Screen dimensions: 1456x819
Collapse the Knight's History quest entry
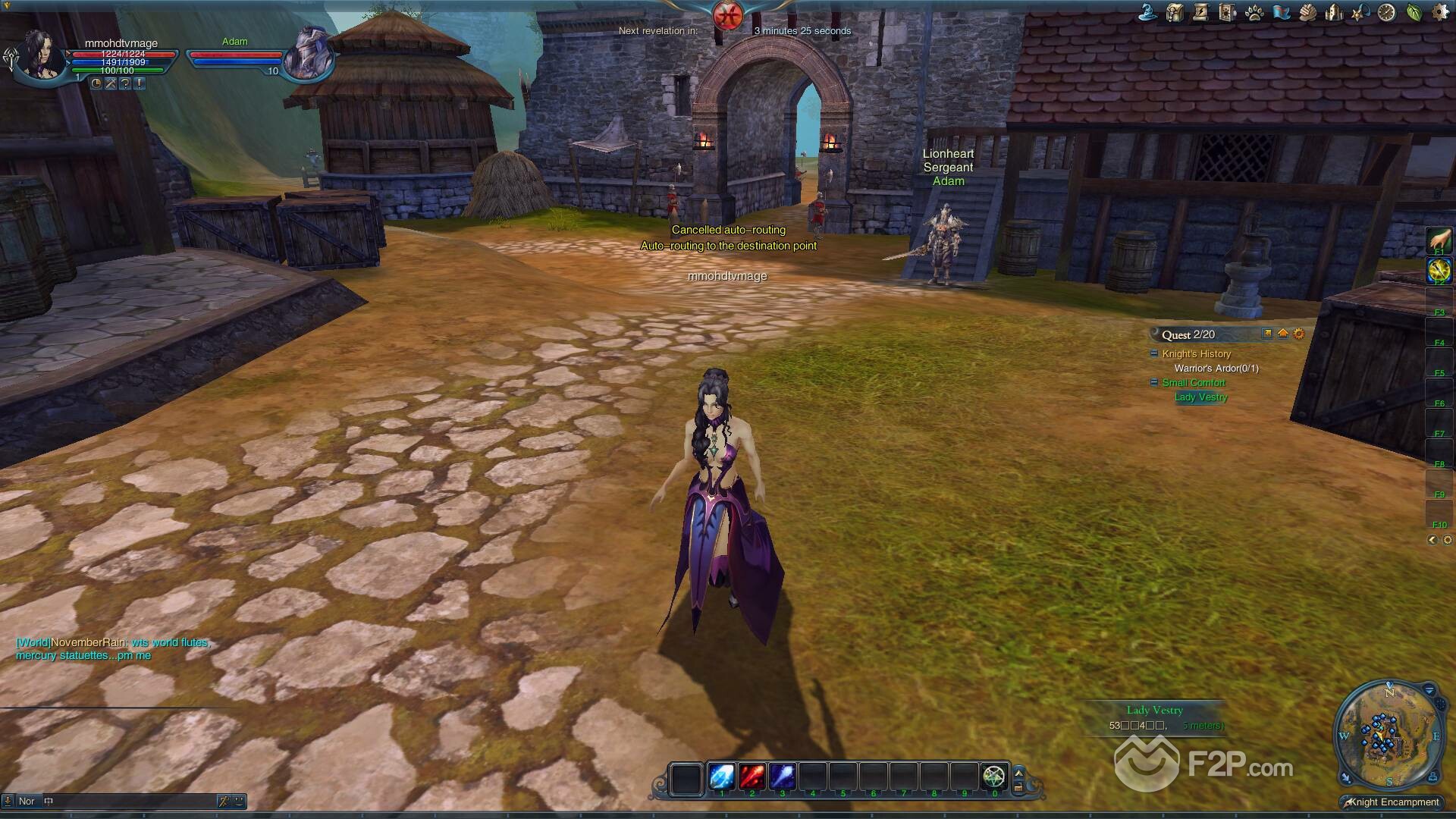tap(1154, 353)
